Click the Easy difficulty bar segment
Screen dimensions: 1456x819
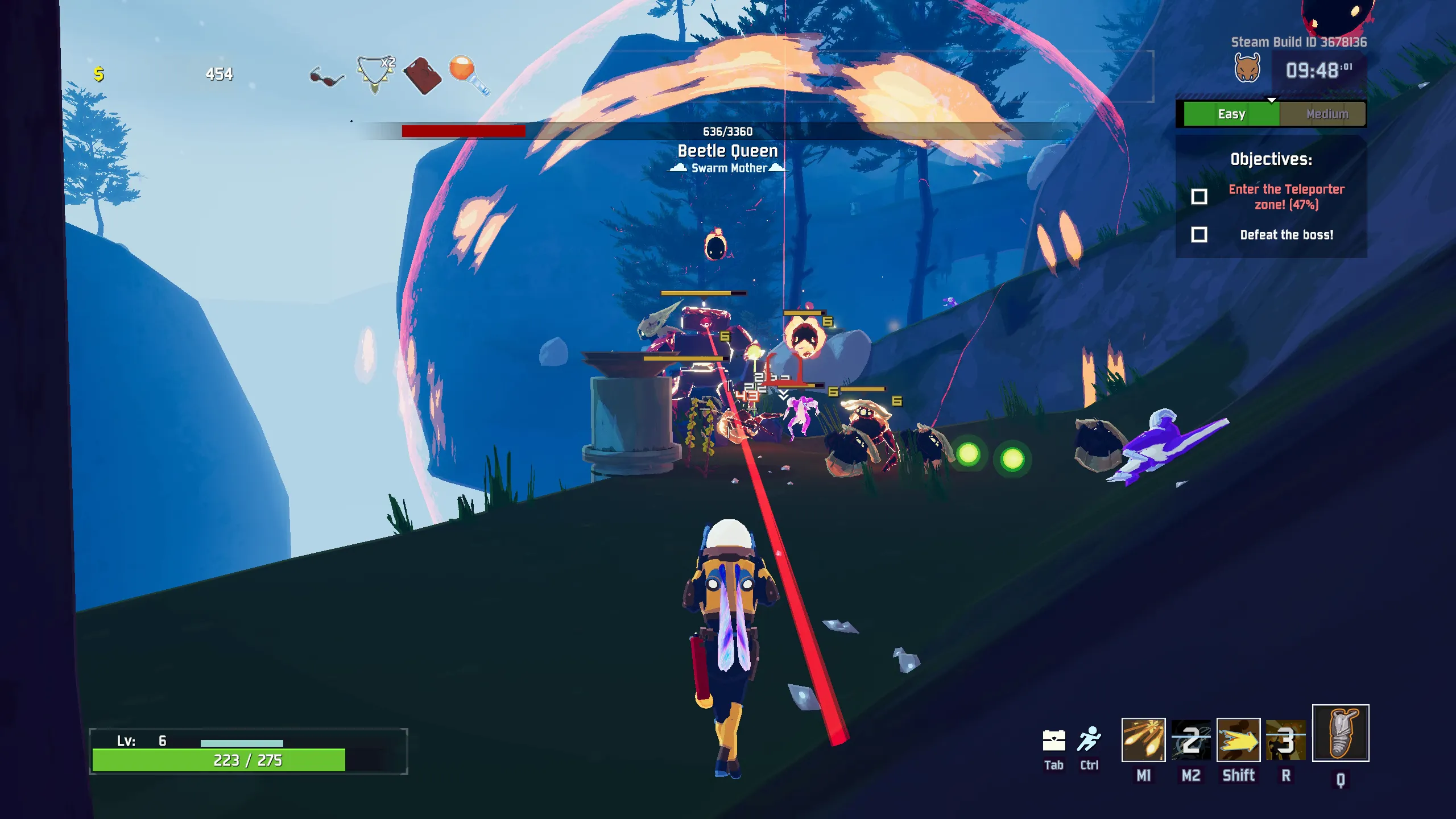pos(1231,114)
